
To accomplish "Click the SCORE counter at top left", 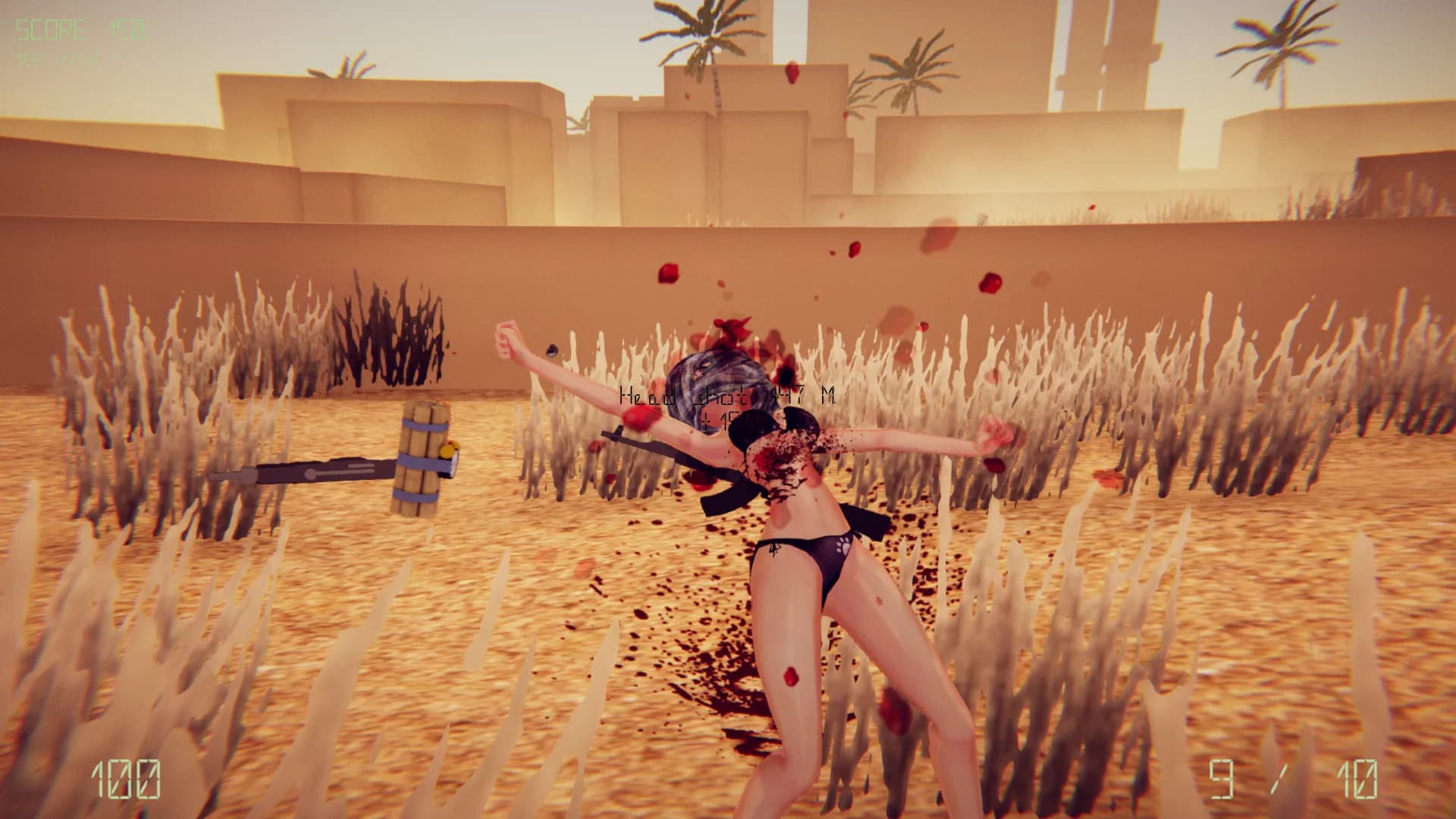I will coord(68,29).
